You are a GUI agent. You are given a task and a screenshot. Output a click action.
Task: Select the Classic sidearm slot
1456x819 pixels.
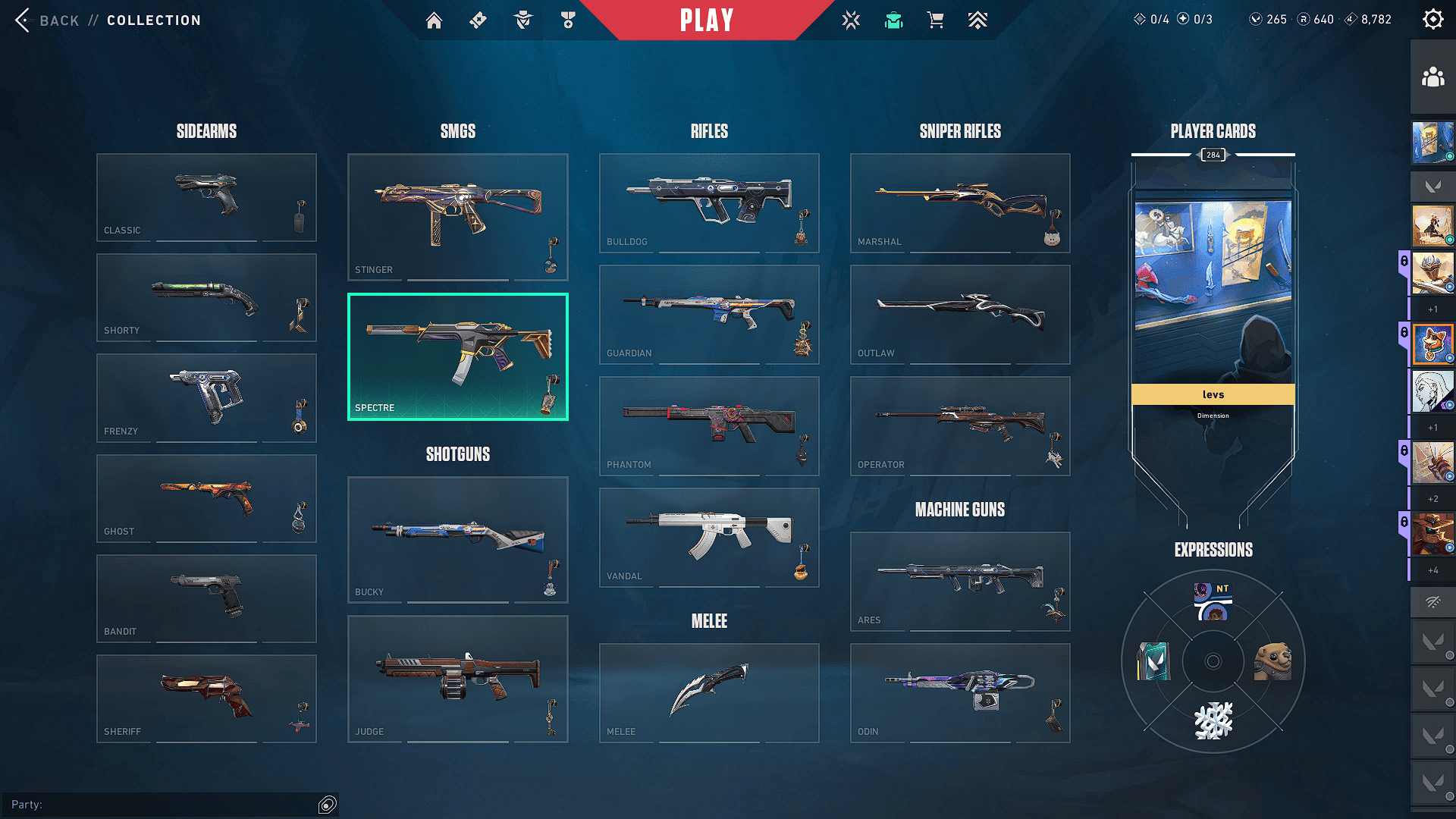(206, 197)
